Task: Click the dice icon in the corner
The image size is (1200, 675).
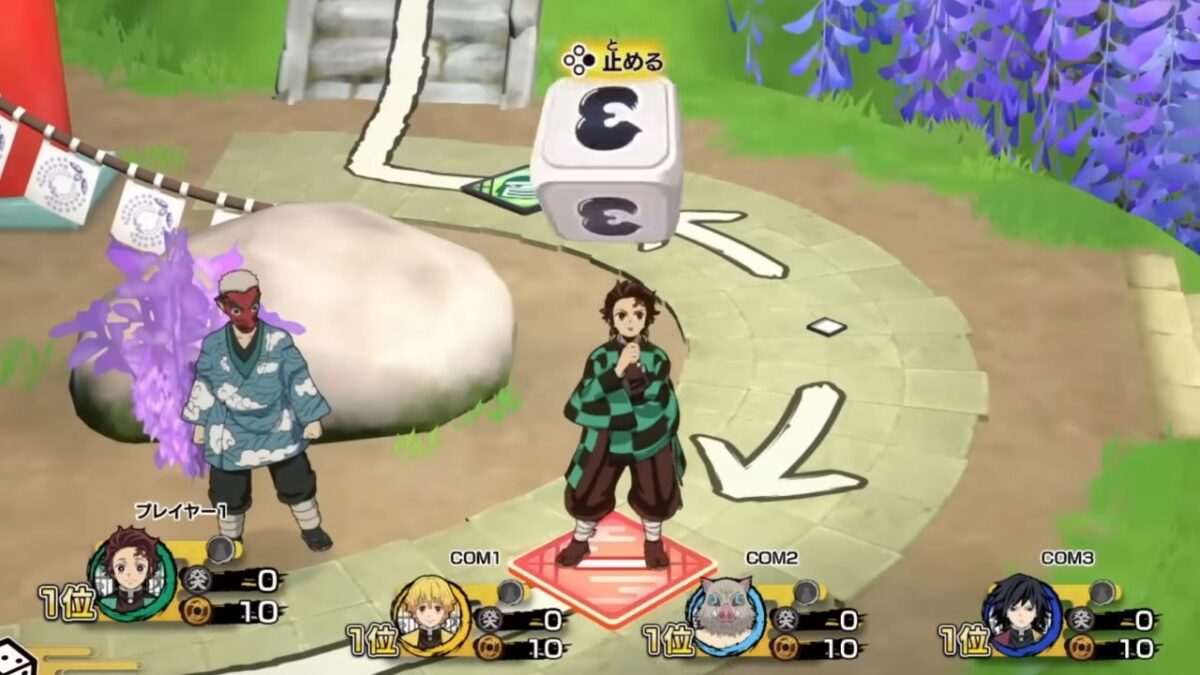Action: click(x=17, y=660)
